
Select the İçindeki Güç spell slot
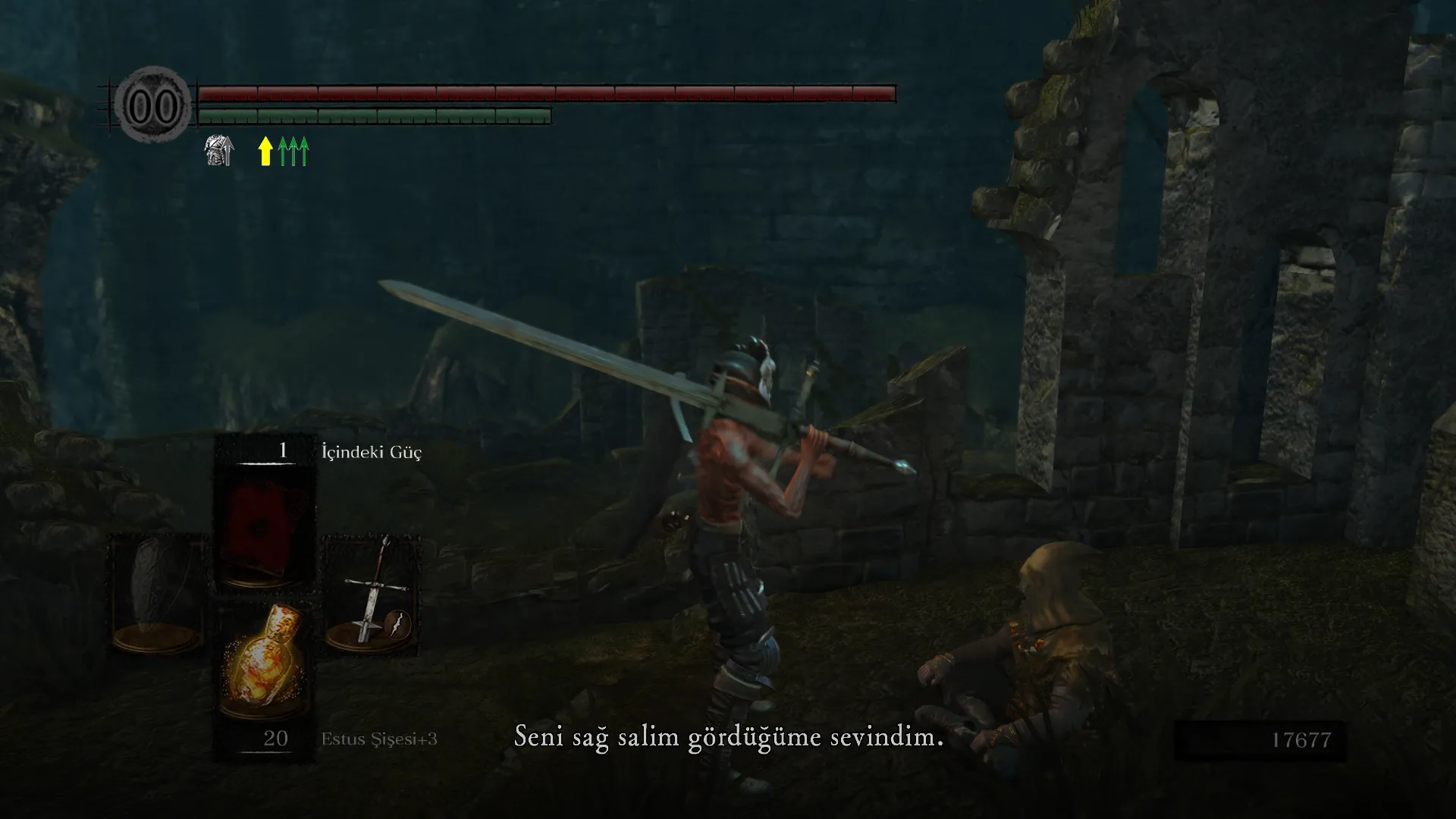[264, 516]
